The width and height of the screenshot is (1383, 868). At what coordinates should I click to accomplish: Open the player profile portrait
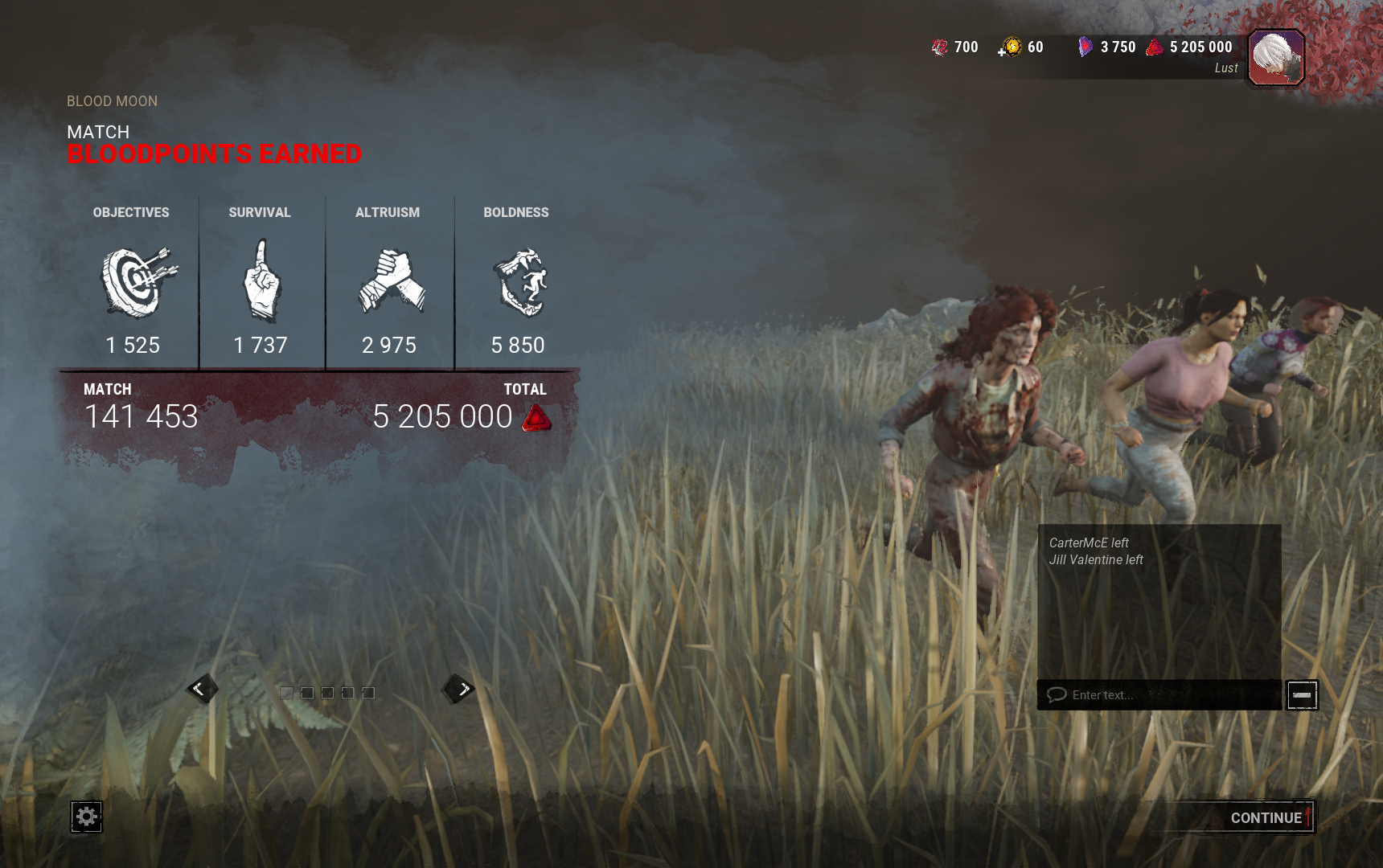tap(1276, 57)
